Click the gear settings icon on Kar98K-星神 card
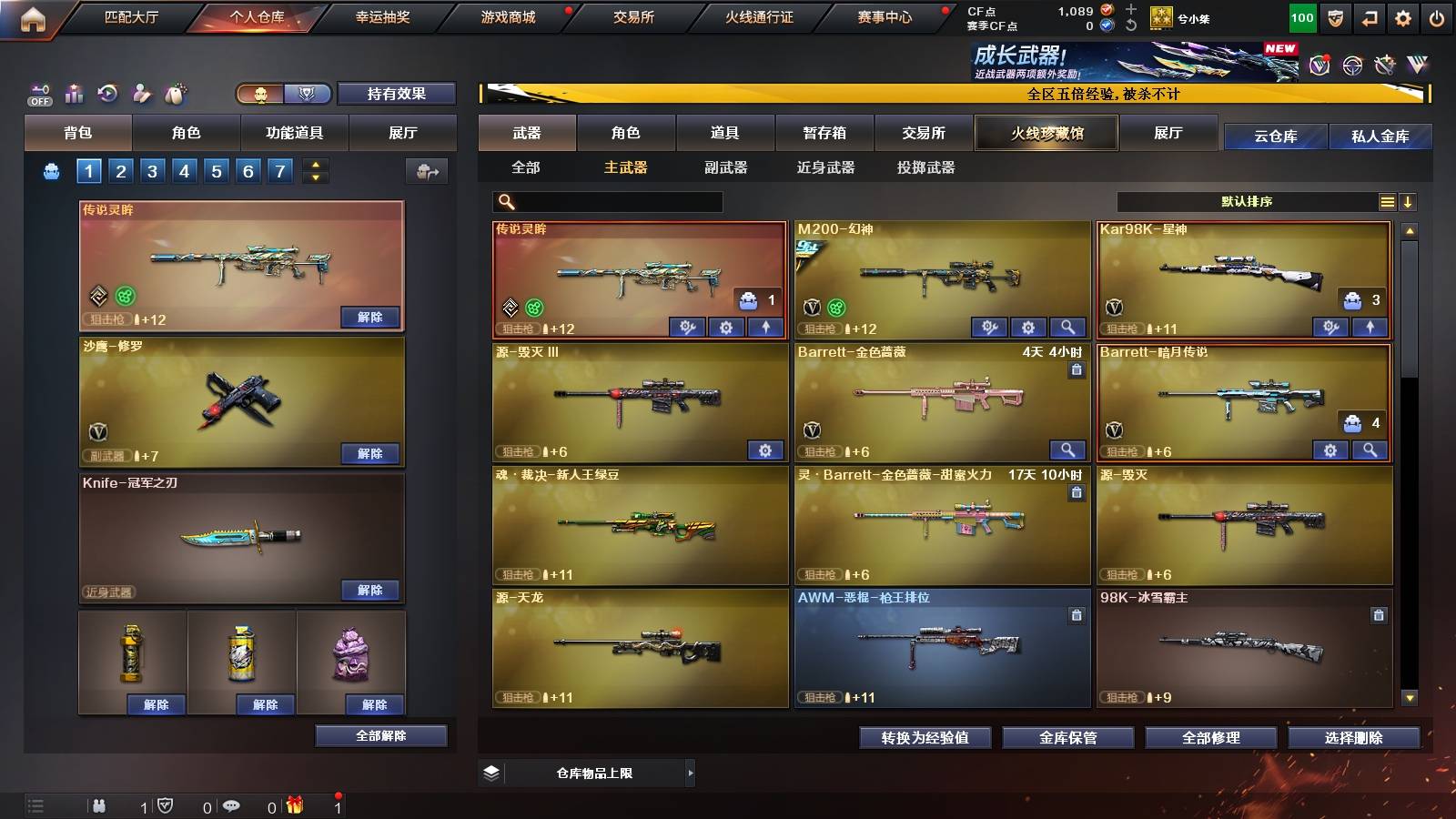The width and height of the screenshot is (1456, 819). click(x=1330, y=326)
